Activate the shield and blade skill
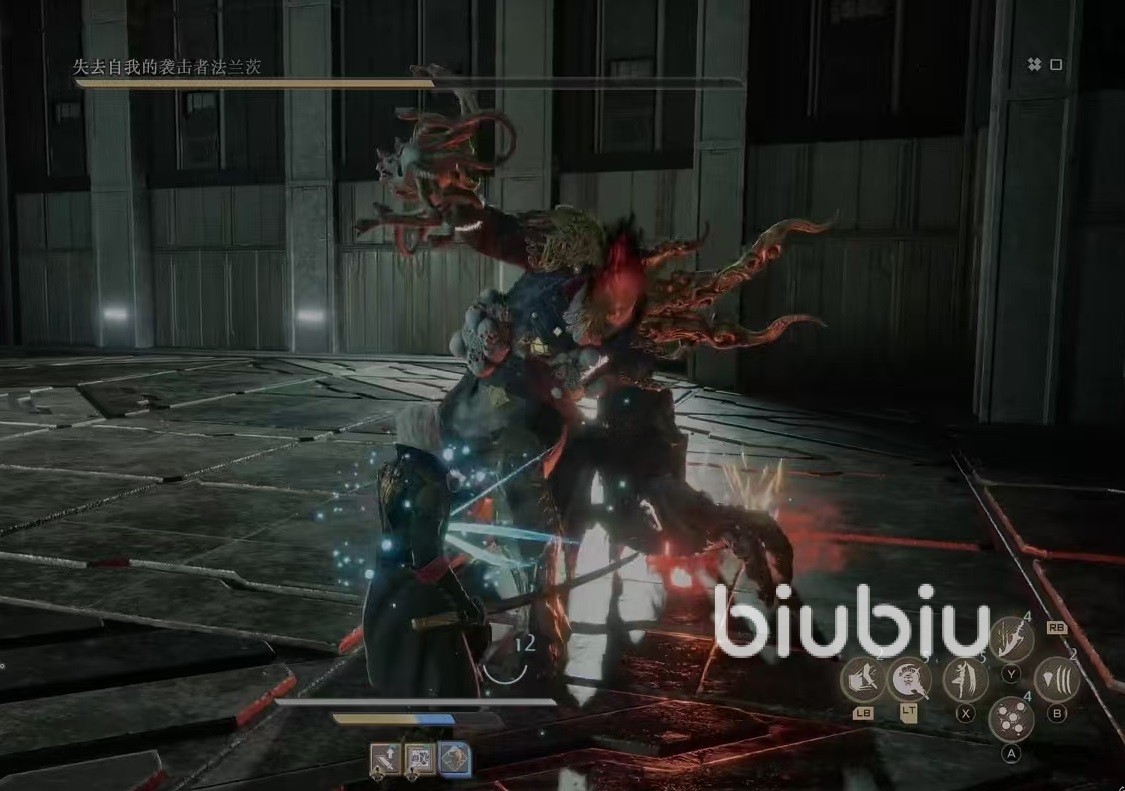The width and height of the screenshot is (1125, 791). coord(863,679)
